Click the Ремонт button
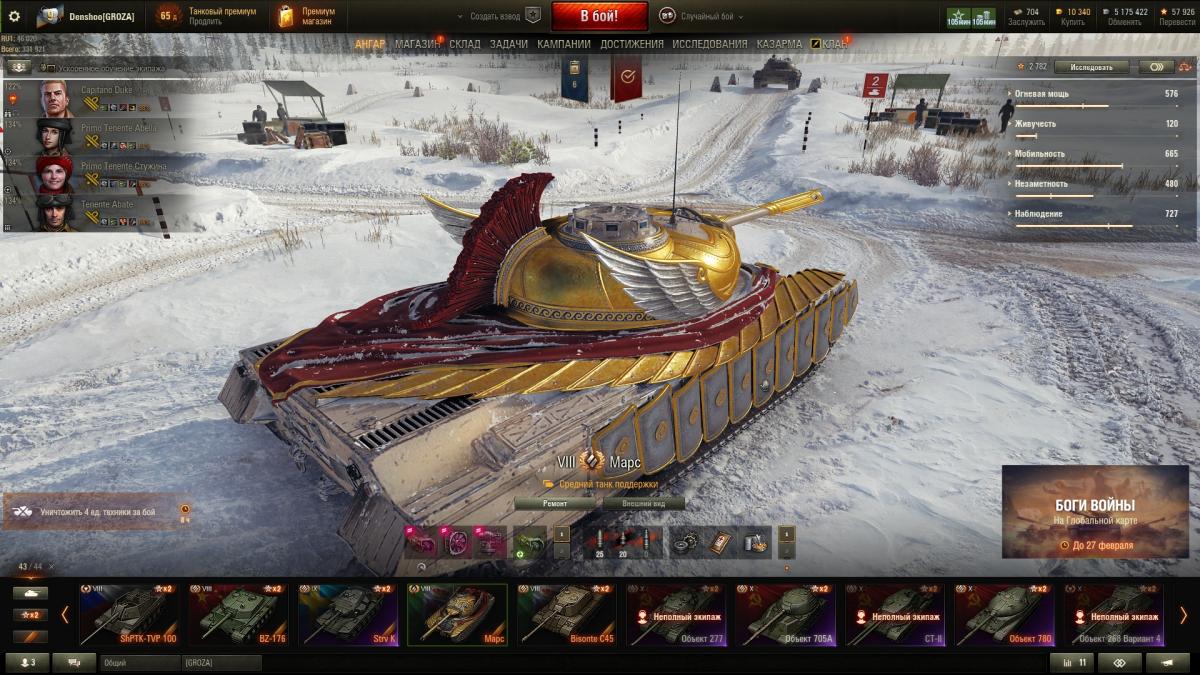1200x675 pixels. [x=555, y=504]
